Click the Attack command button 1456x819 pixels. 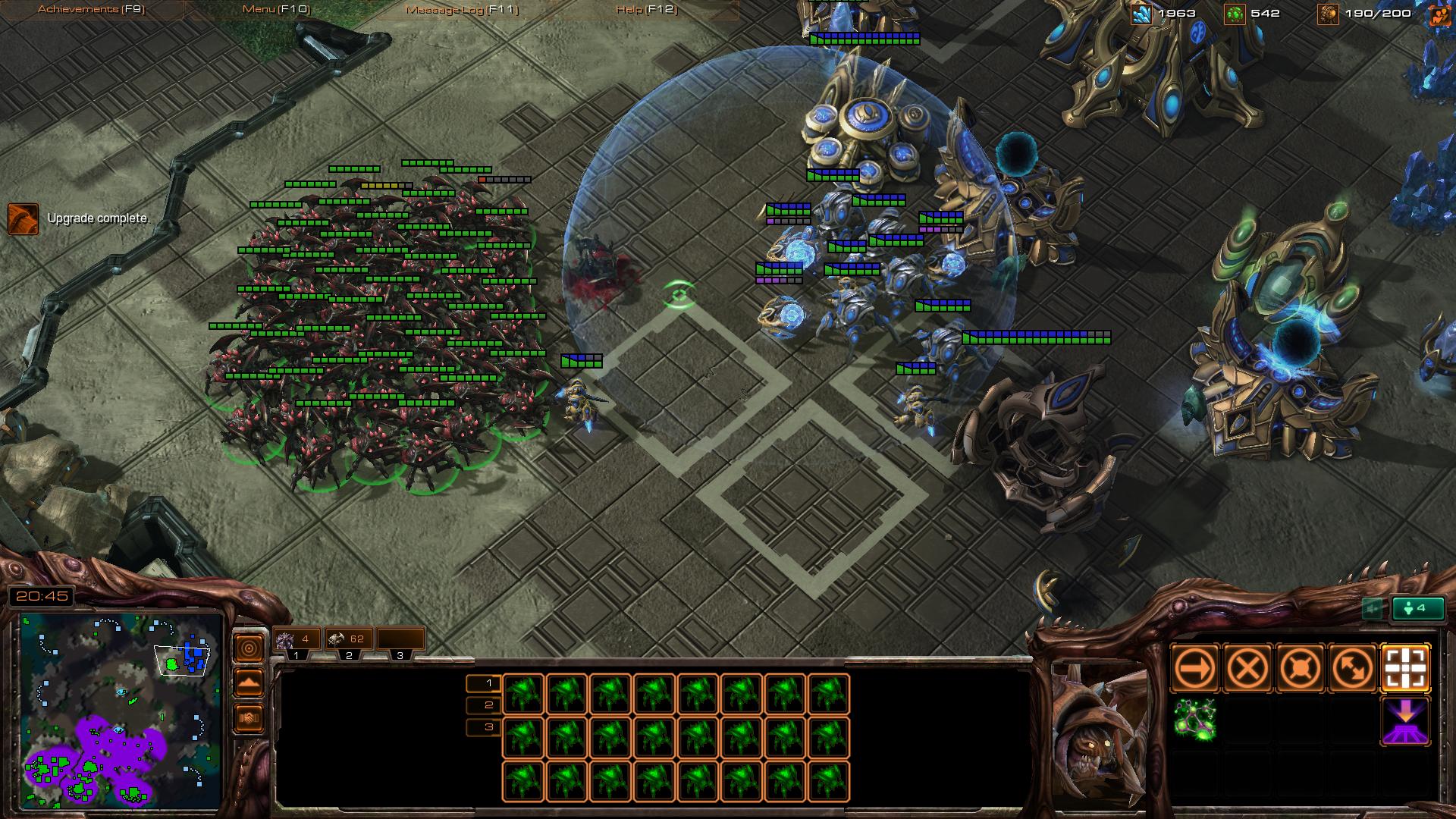(1406, 669)
